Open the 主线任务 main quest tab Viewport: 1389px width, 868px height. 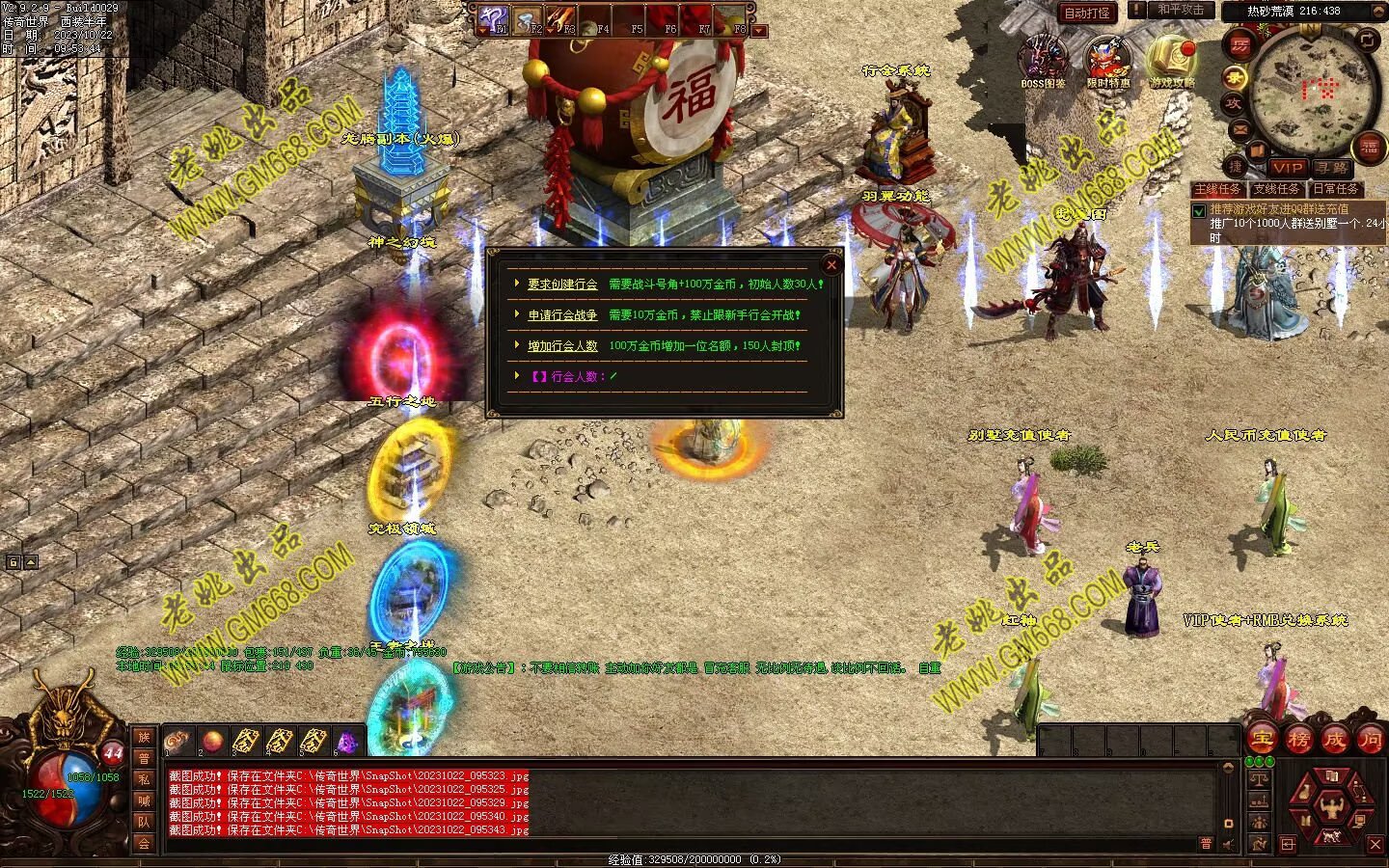[1217, 189]
